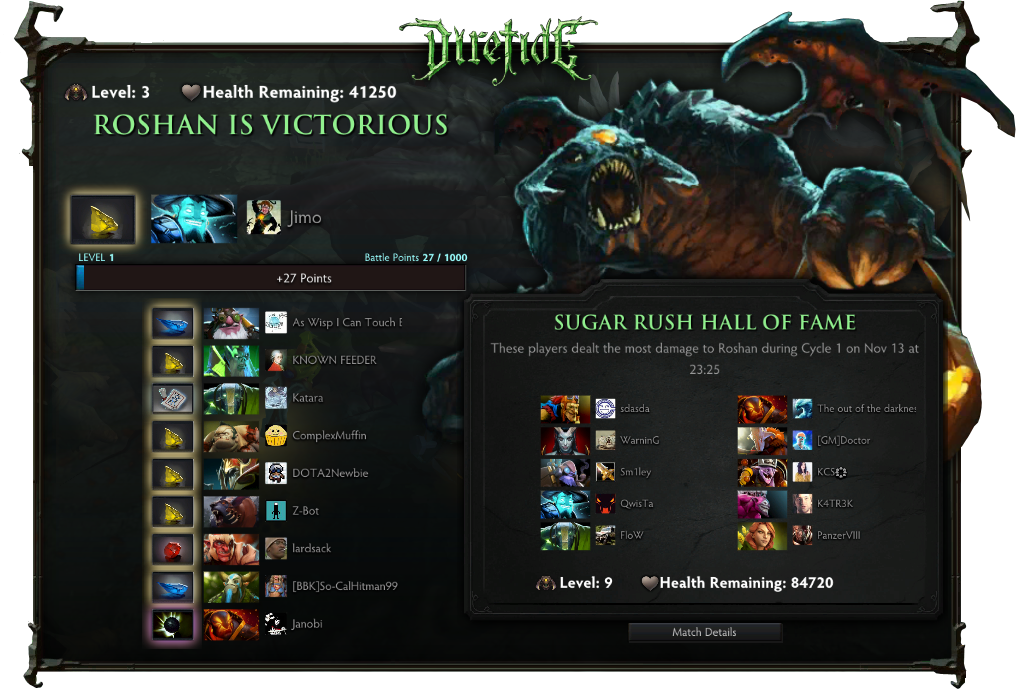
Task: Click Jimo's yellow reward item slot
Action: [x=103, y=217]
